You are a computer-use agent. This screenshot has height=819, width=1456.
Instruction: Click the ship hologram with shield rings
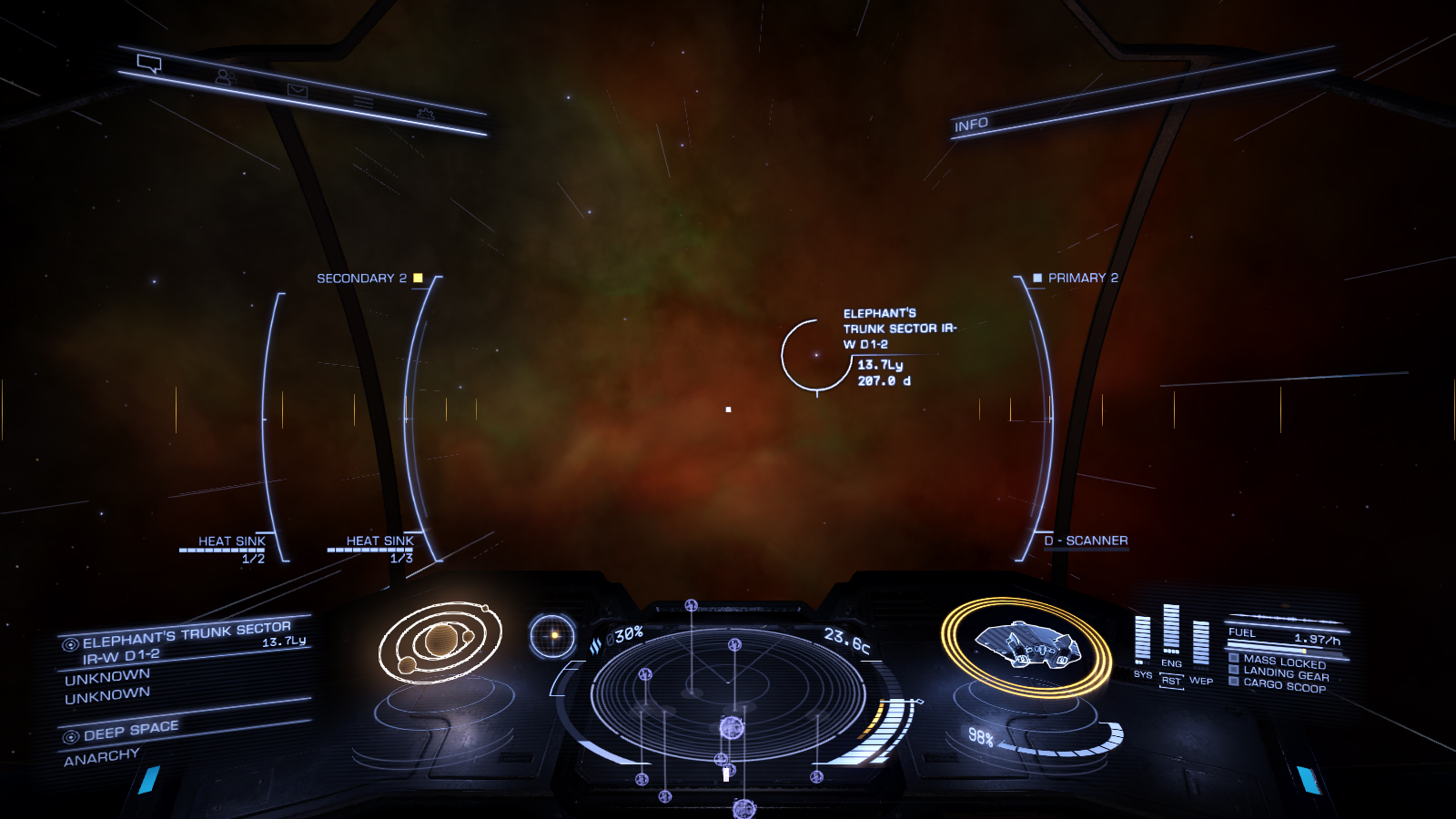(1026, 645)
